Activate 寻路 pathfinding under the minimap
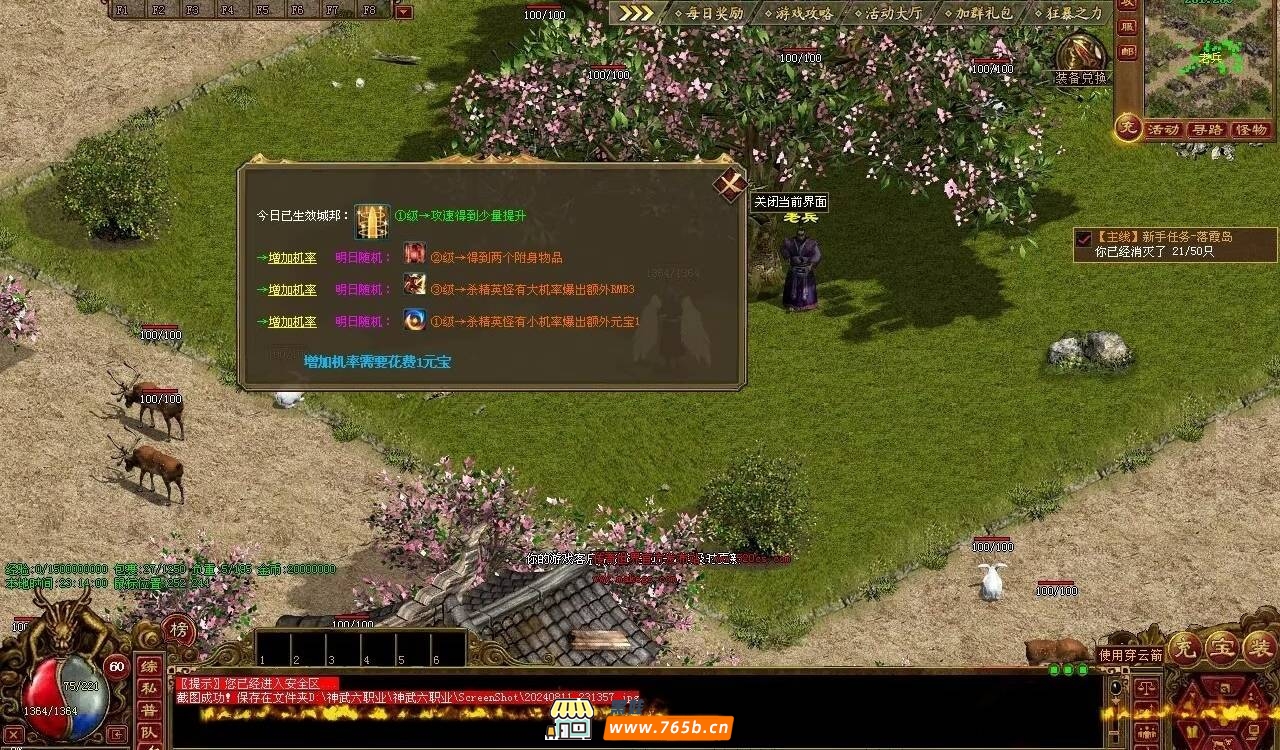The height and width of the screenshot is (750, 1280). click(x=1207, y=130)
